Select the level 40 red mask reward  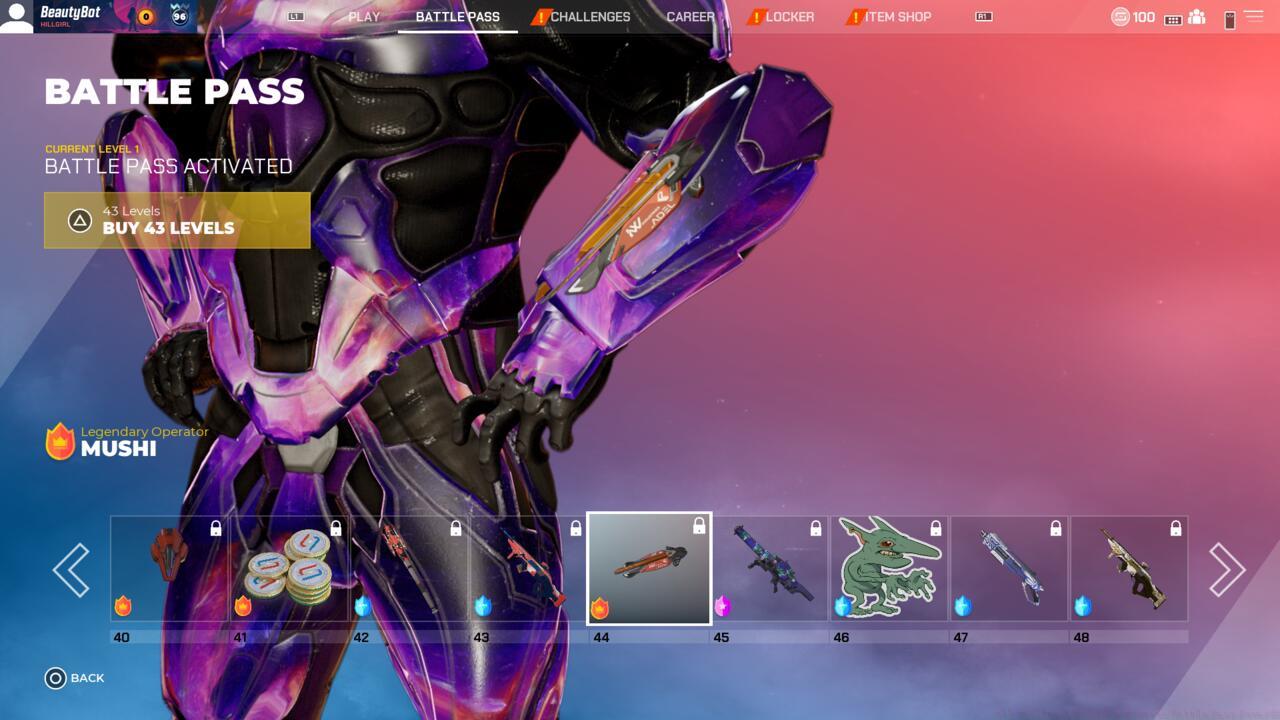click(169, 569)
